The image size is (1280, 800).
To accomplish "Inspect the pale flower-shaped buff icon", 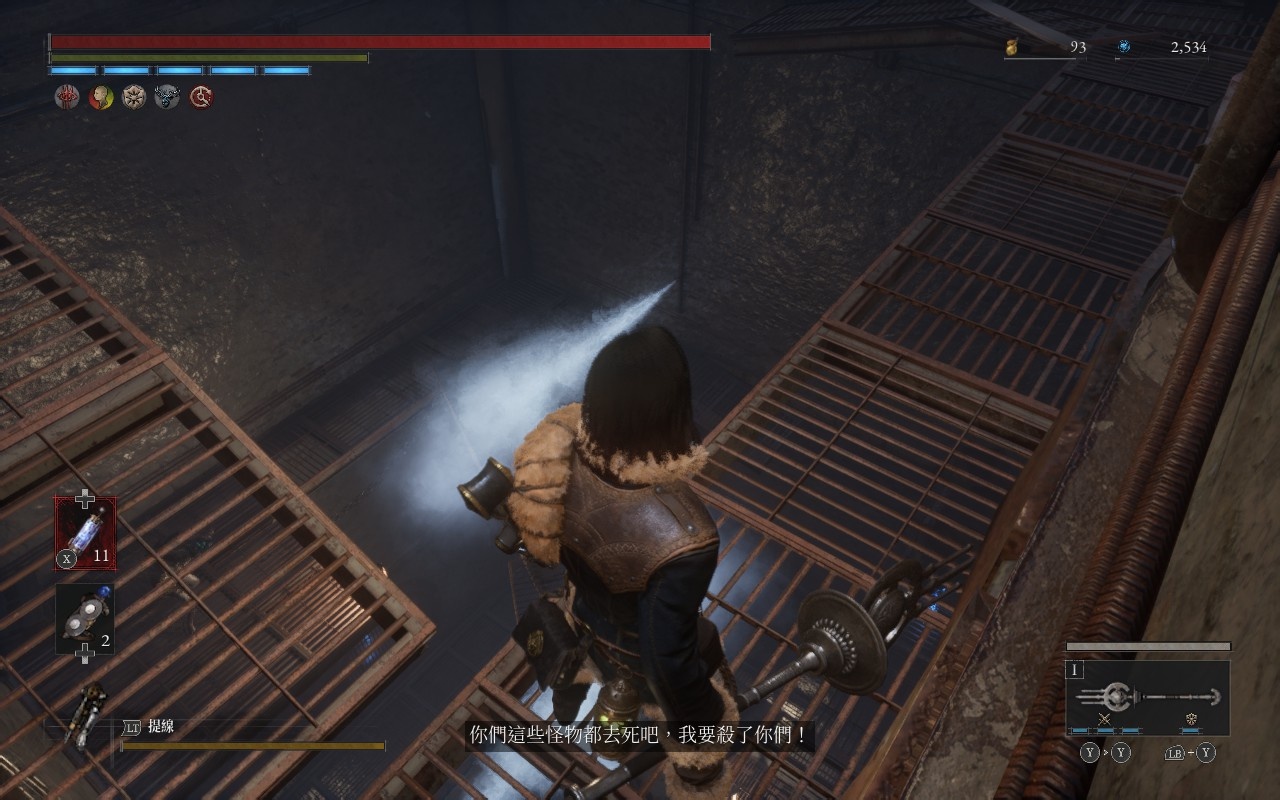I will point(134,97).
